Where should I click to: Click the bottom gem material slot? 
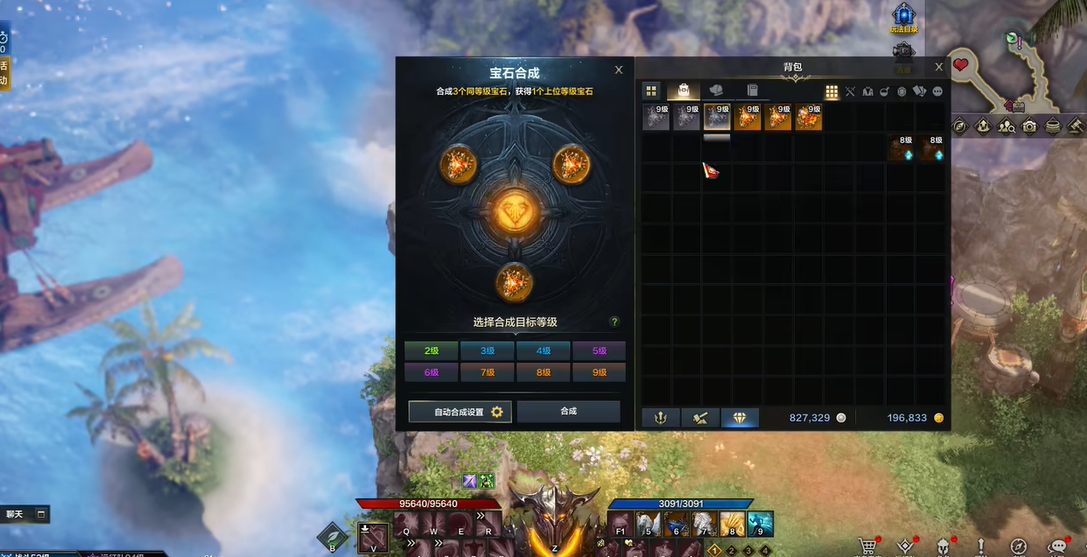tap(514, 280)
